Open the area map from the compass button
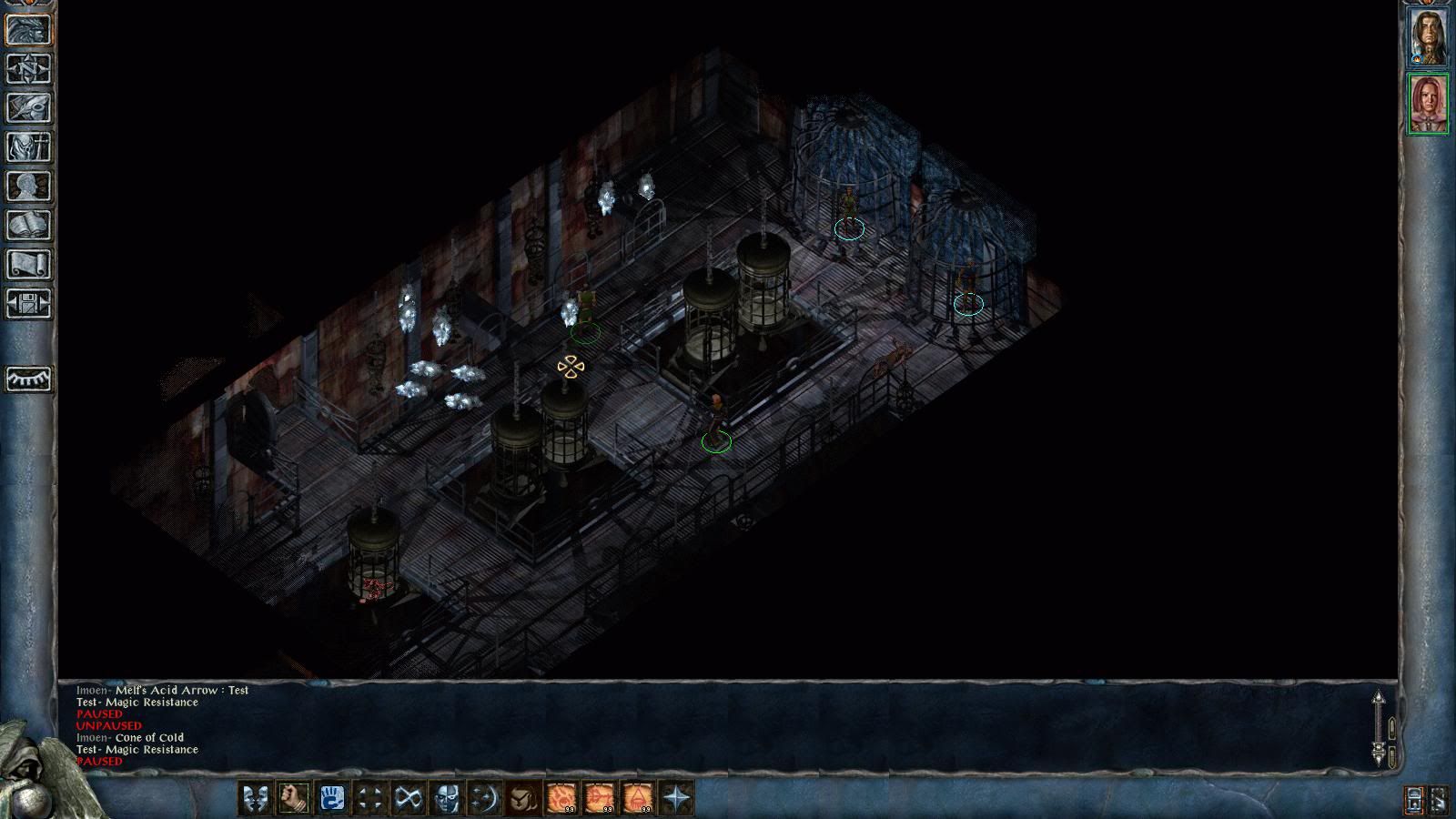1456x819 pixels. coord(28,69)
